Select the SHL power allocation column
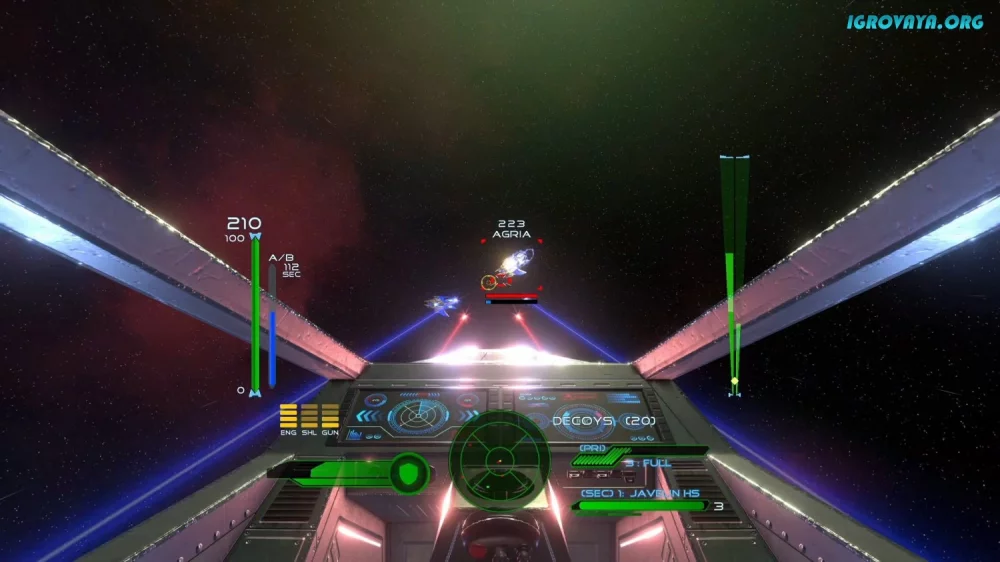Image resolution: width=1000 pixels, height=562 pixels. pos(309,417)
